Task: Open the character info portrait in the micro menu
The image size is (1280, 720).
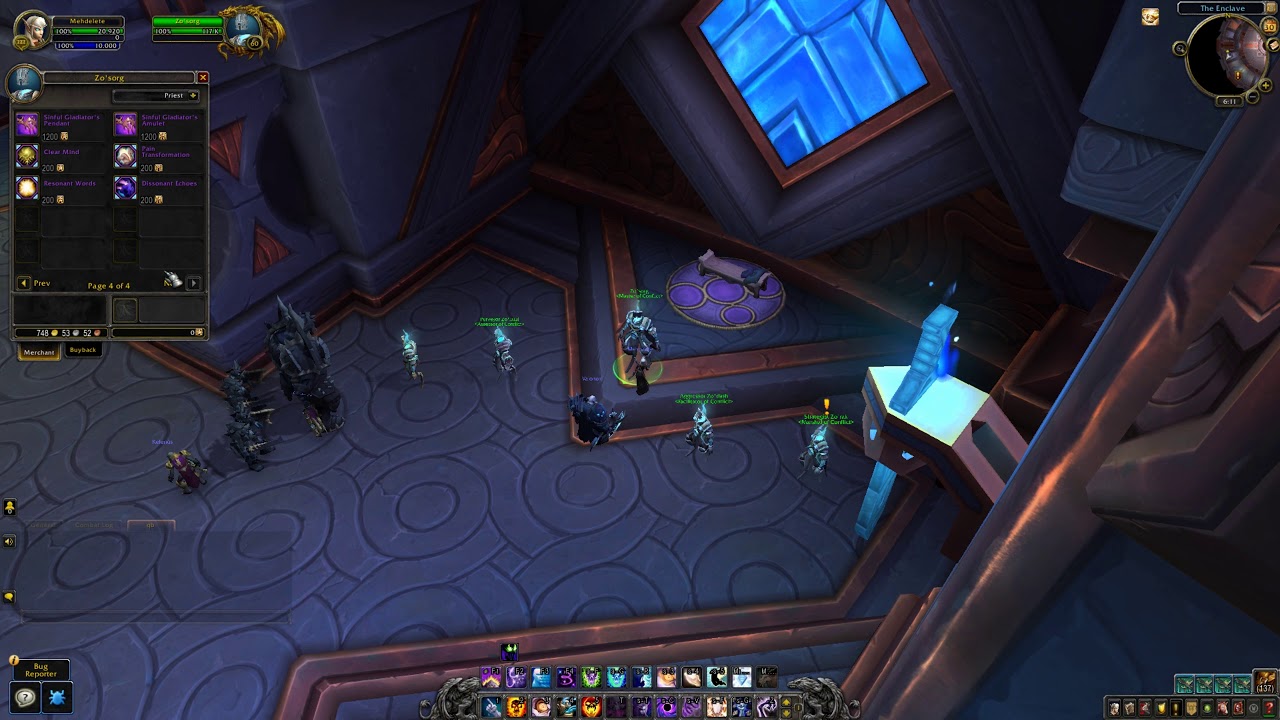Action: tap(1114, 706)
